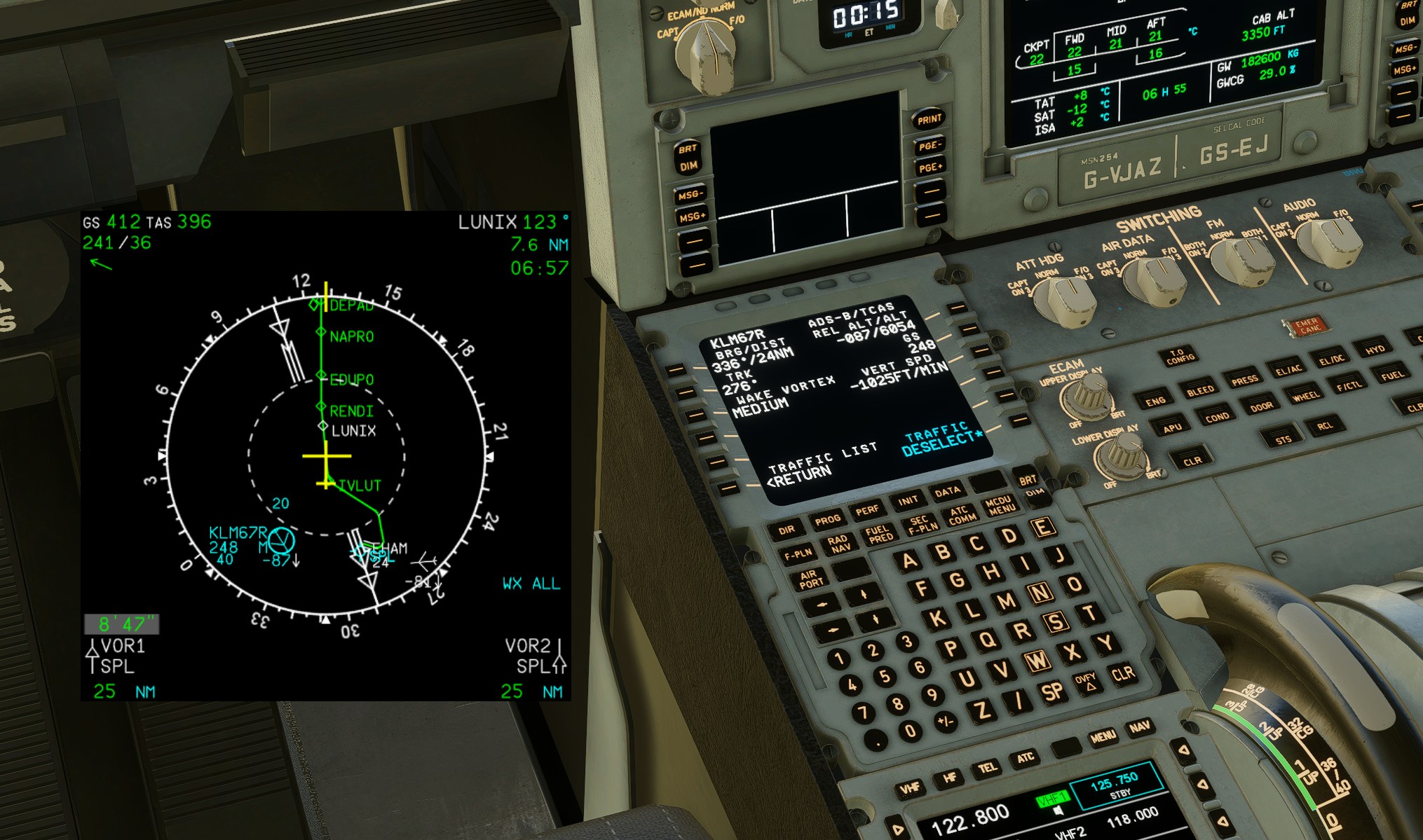
Task: Click the CLR key on the MCDU keypad
Action: (x=1122, y=673)
